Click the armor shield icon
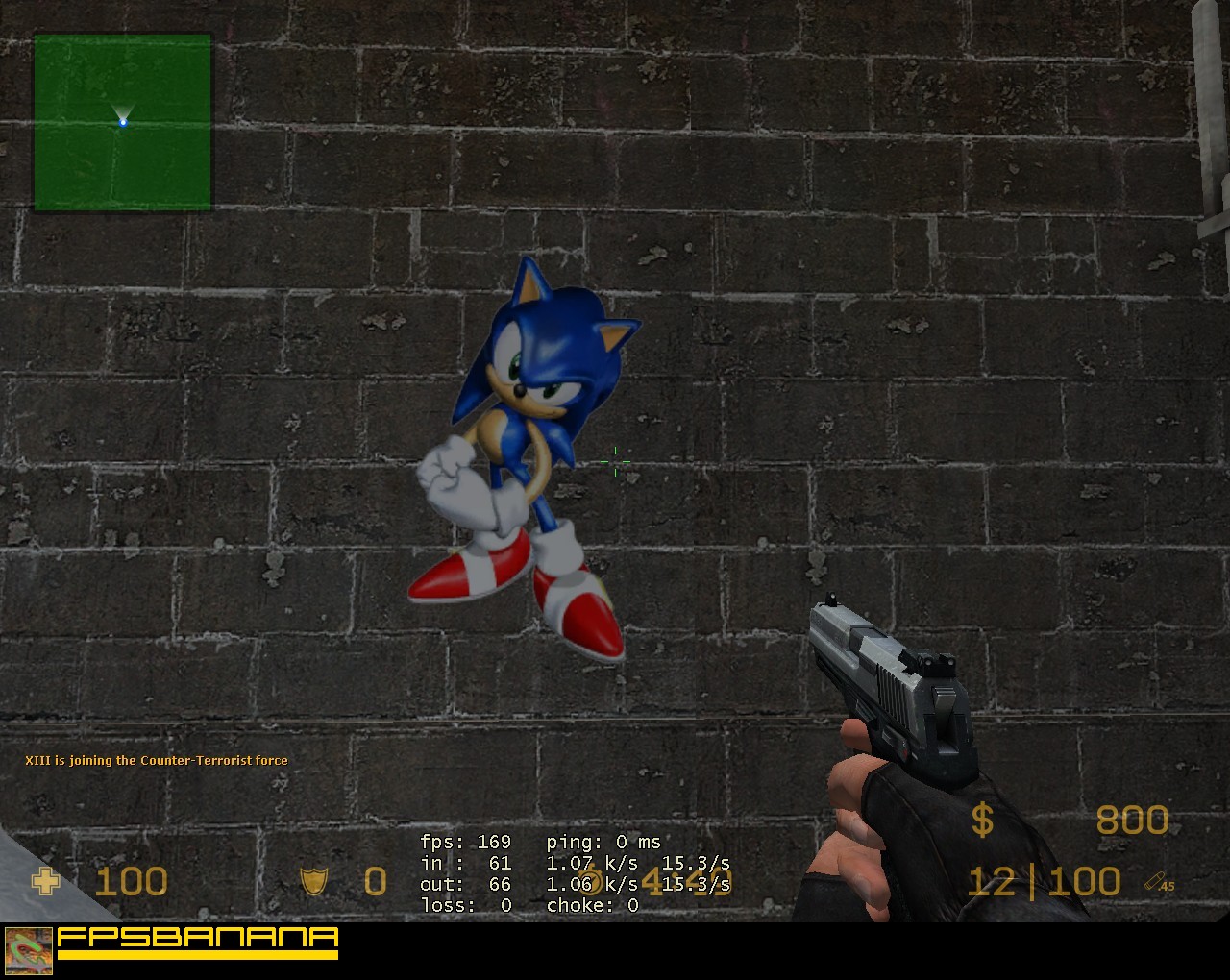The height and width of the screenshot is (980, 1230). click(313, 881)
